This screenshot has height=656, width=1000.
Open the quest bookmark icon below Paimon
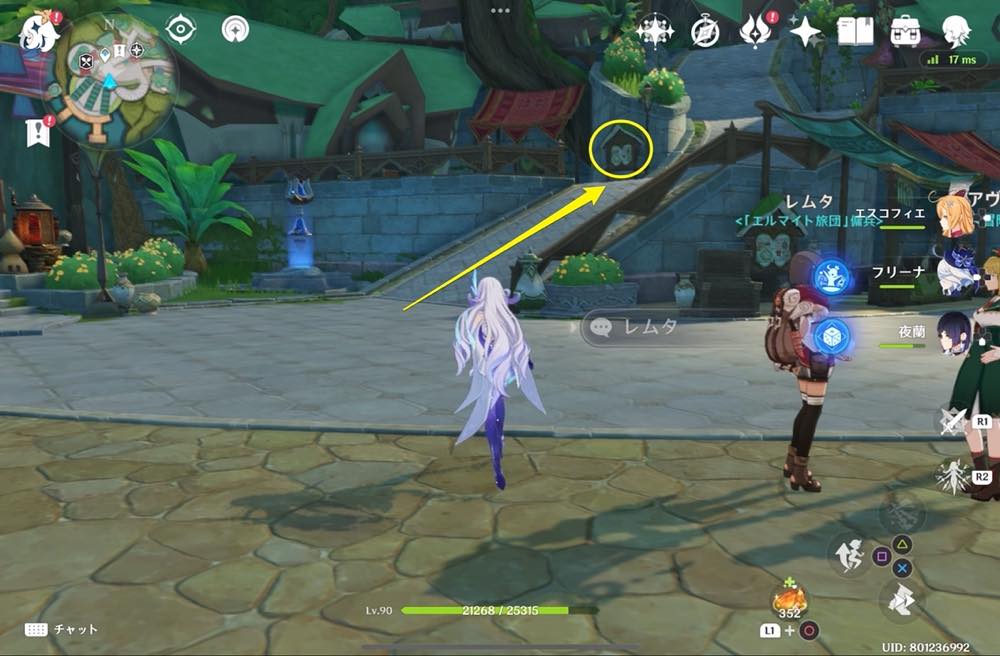[40, 130]
